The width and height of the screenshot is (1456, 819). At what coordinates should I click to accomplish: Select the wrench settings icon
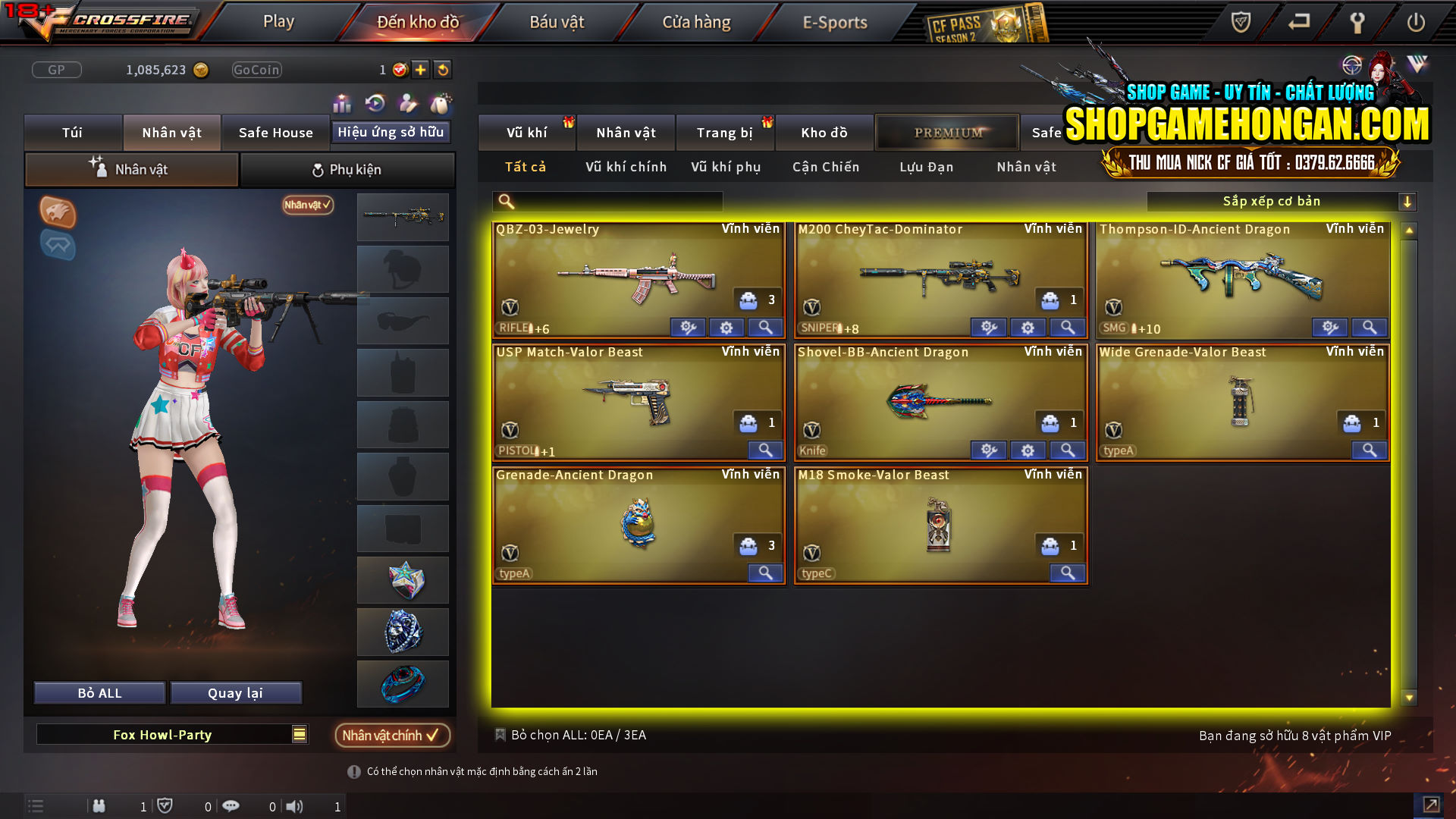click(x=1357, y=23)
